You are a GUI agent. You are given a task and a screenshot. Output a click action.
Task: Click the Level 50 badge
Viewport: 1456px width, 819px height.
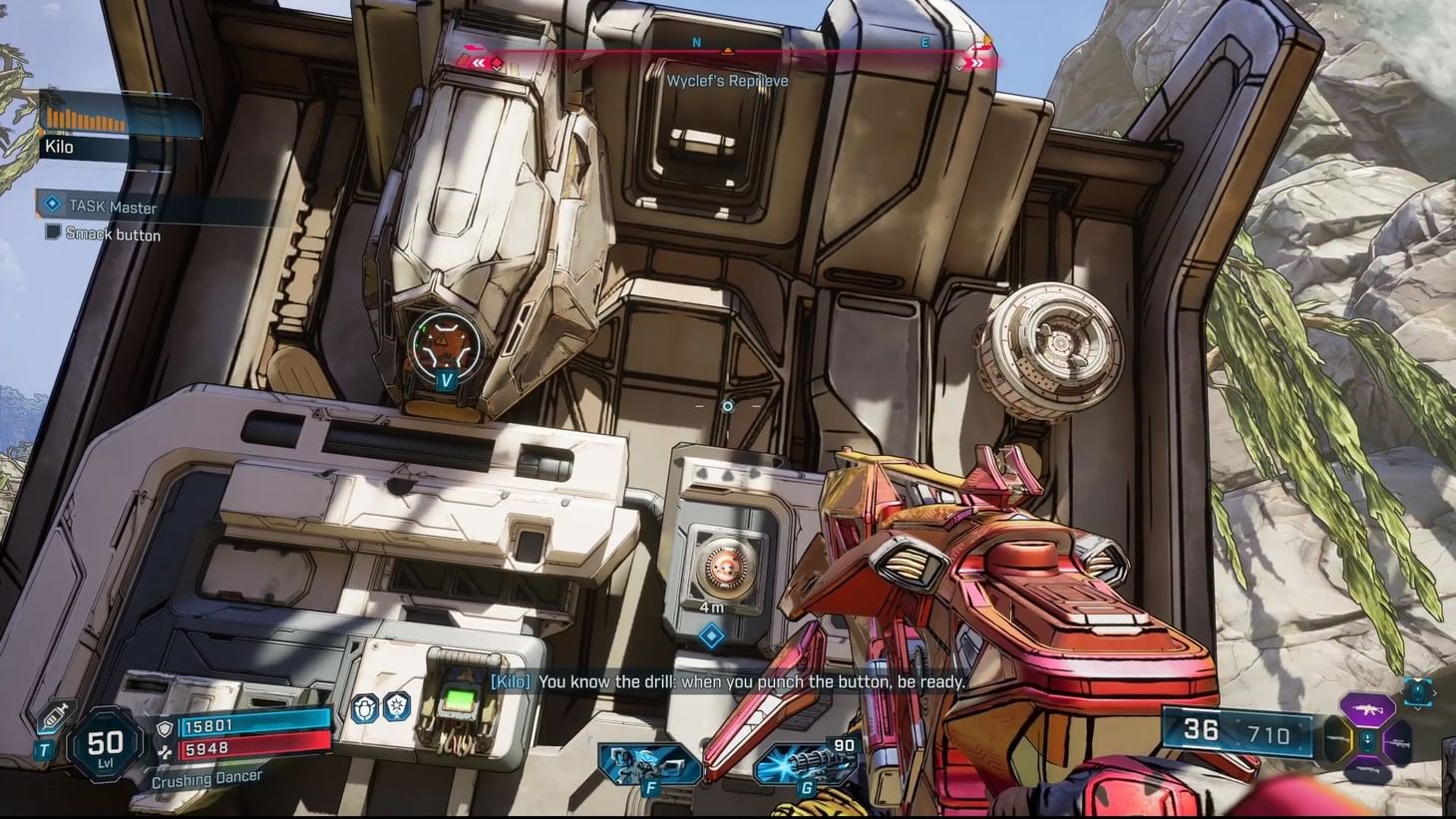pos(106,745)
